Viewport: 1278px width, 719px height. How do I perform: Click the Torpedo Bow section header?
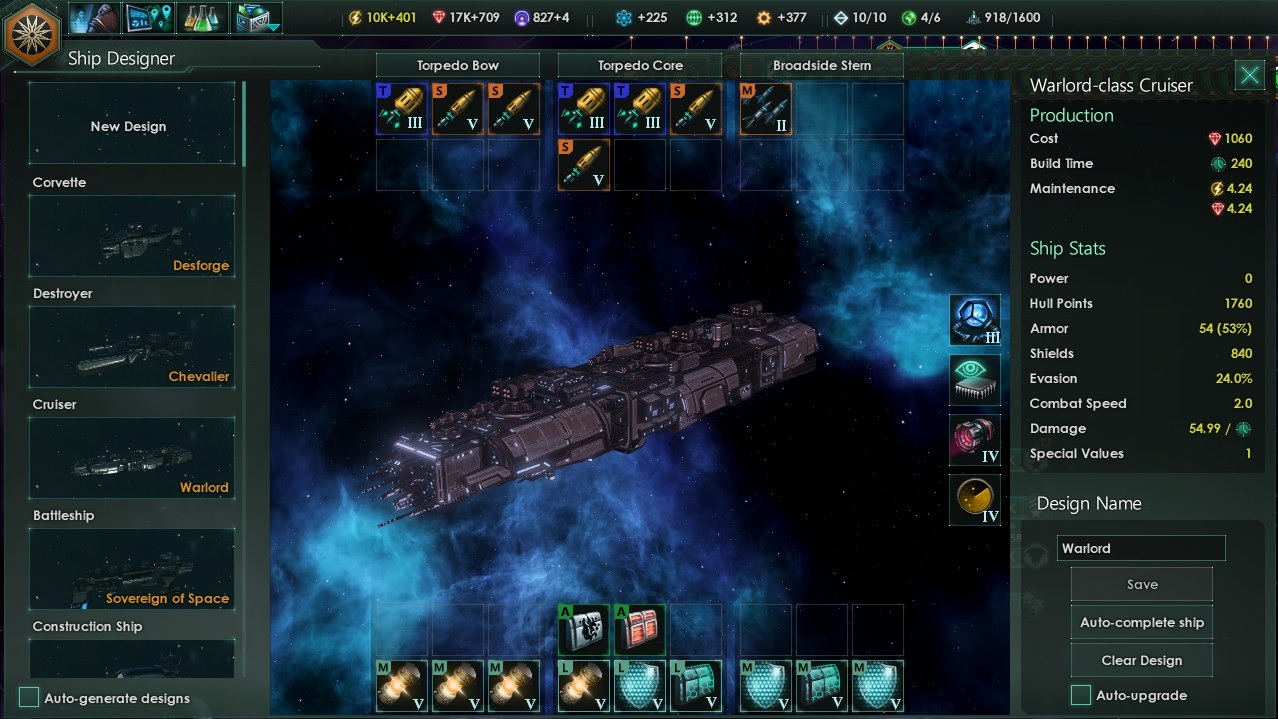click(458, 66)
